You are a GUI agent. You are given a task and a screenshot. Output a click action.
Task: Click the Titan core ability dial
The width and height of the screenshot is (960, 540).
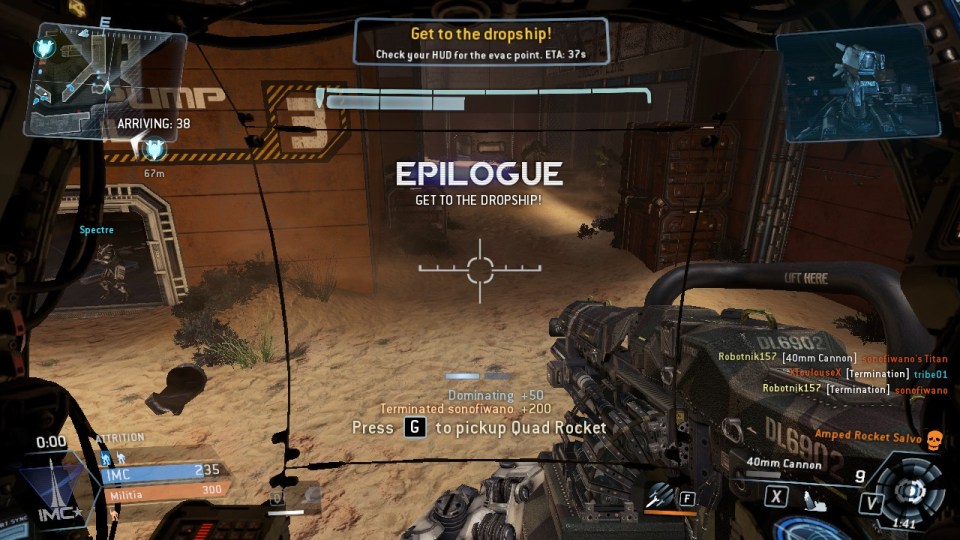click(x=911, y=491)
